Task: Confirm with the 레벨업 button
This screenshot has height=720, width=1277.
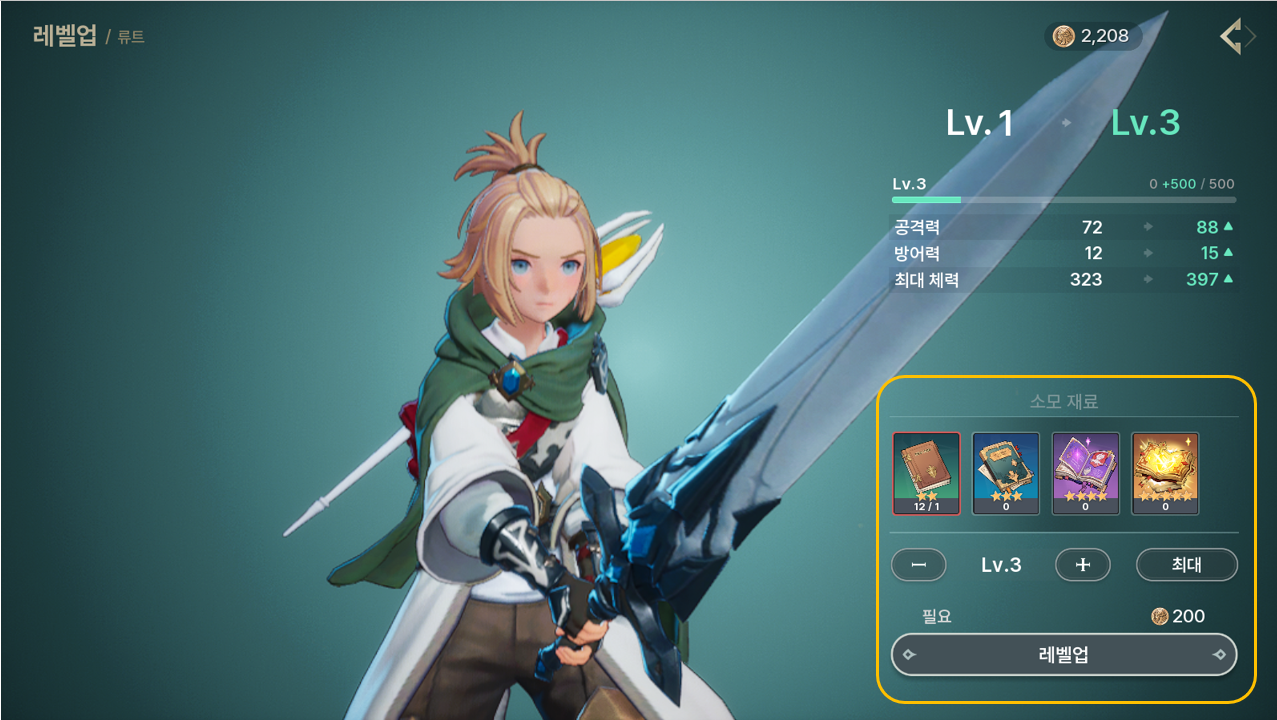Action: 1063,655
